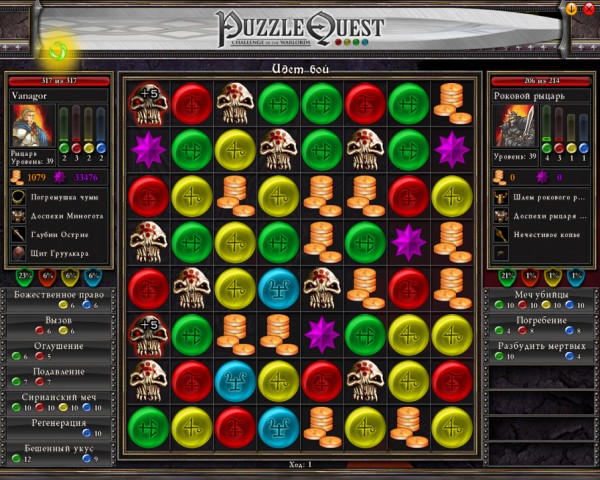This screenshot has height=480, width=600.
Task: Close the game with the red X
Action: pyautogui.click(x=588, y=9)
